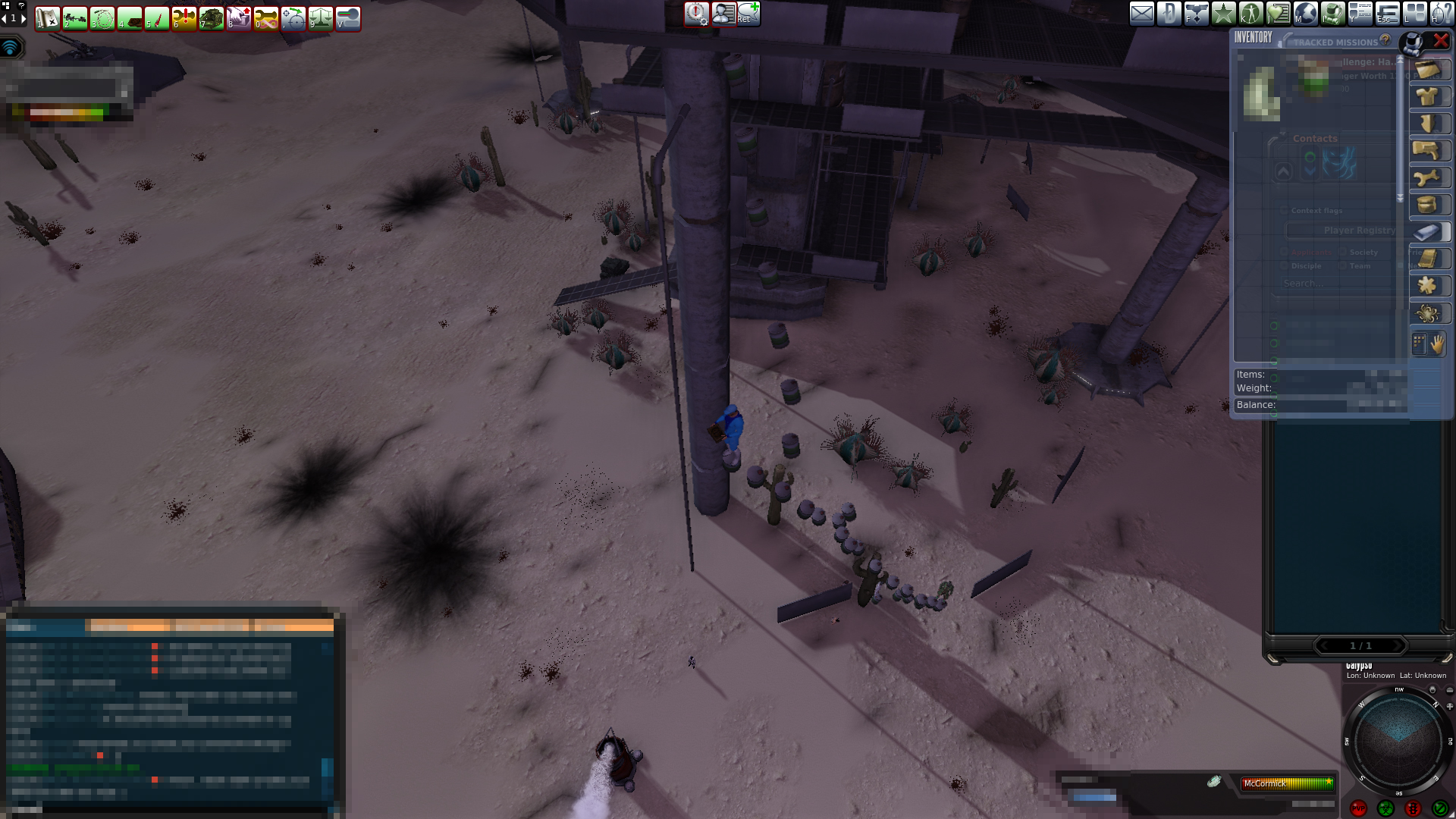Click the blue wireless signal icon
The image size is (1456, 819).
[x=11, y=48]
